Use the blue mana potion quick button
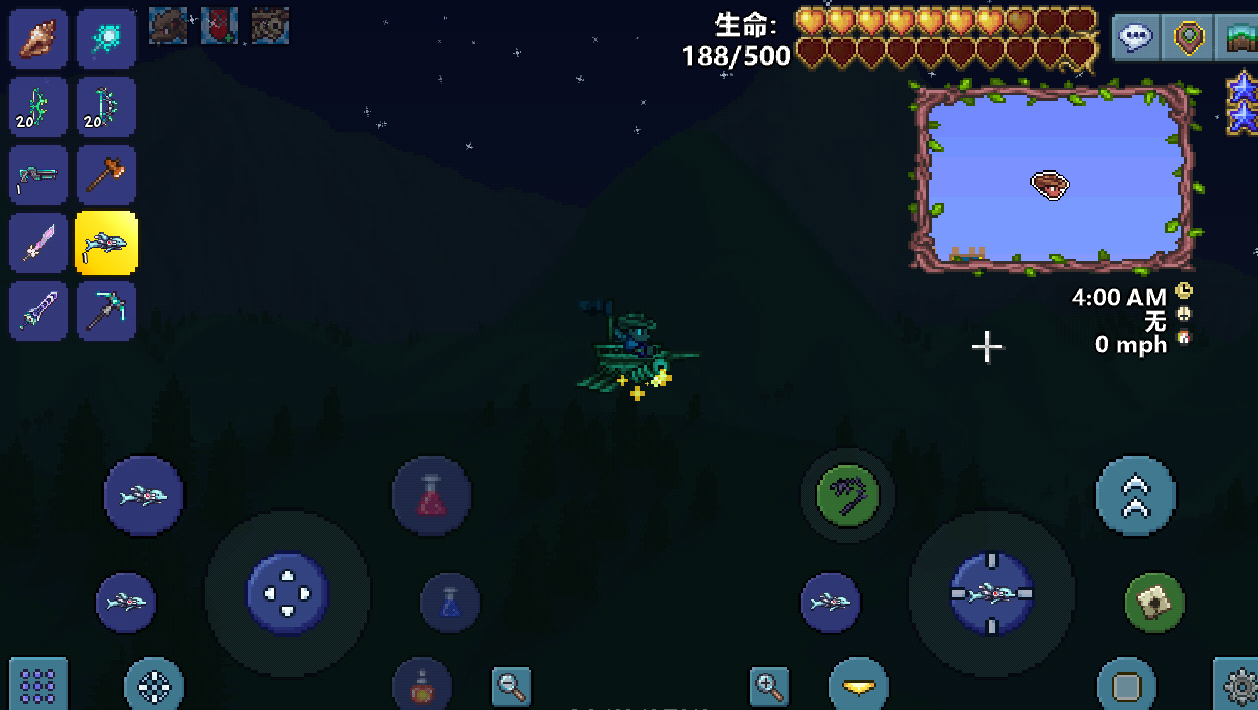Image resolution: width=1258 pixels, height=710 pixels. (450, 602)
